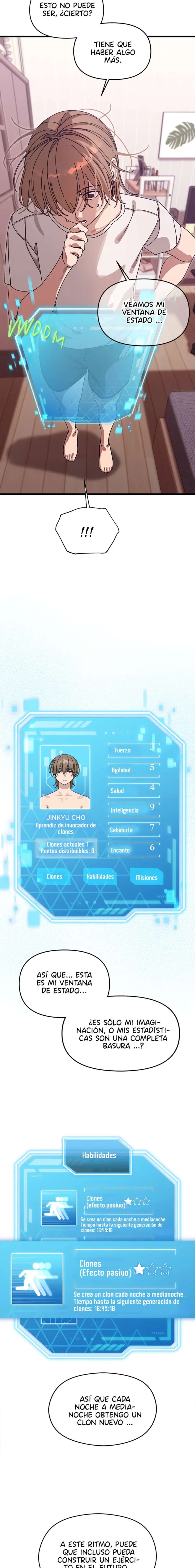The image size is (195, 1568).
Task: Open the Misiones button in the status window
Action: pos(146,877)
